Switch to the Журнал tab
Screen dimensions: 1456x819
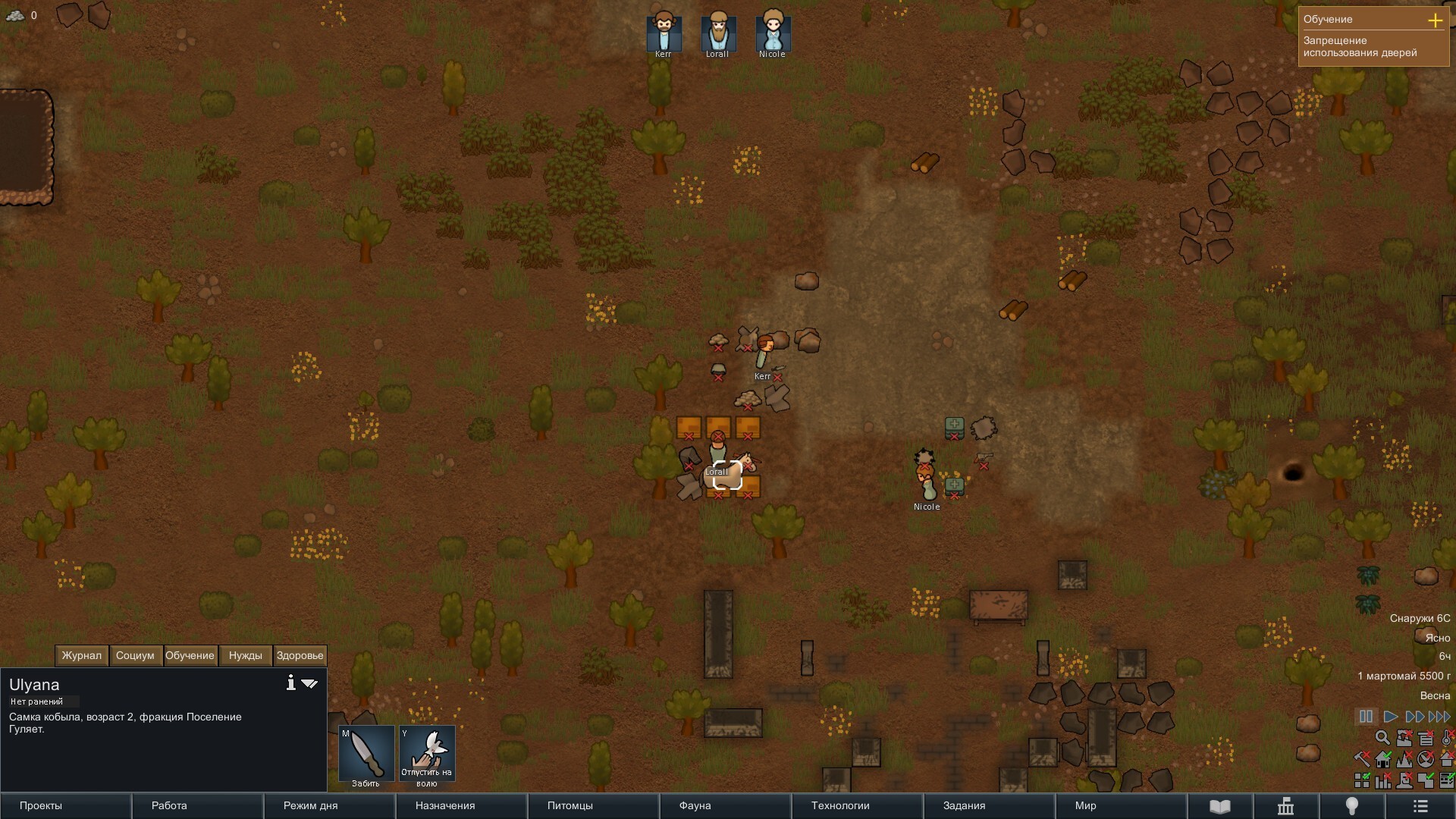click(82, 656)
